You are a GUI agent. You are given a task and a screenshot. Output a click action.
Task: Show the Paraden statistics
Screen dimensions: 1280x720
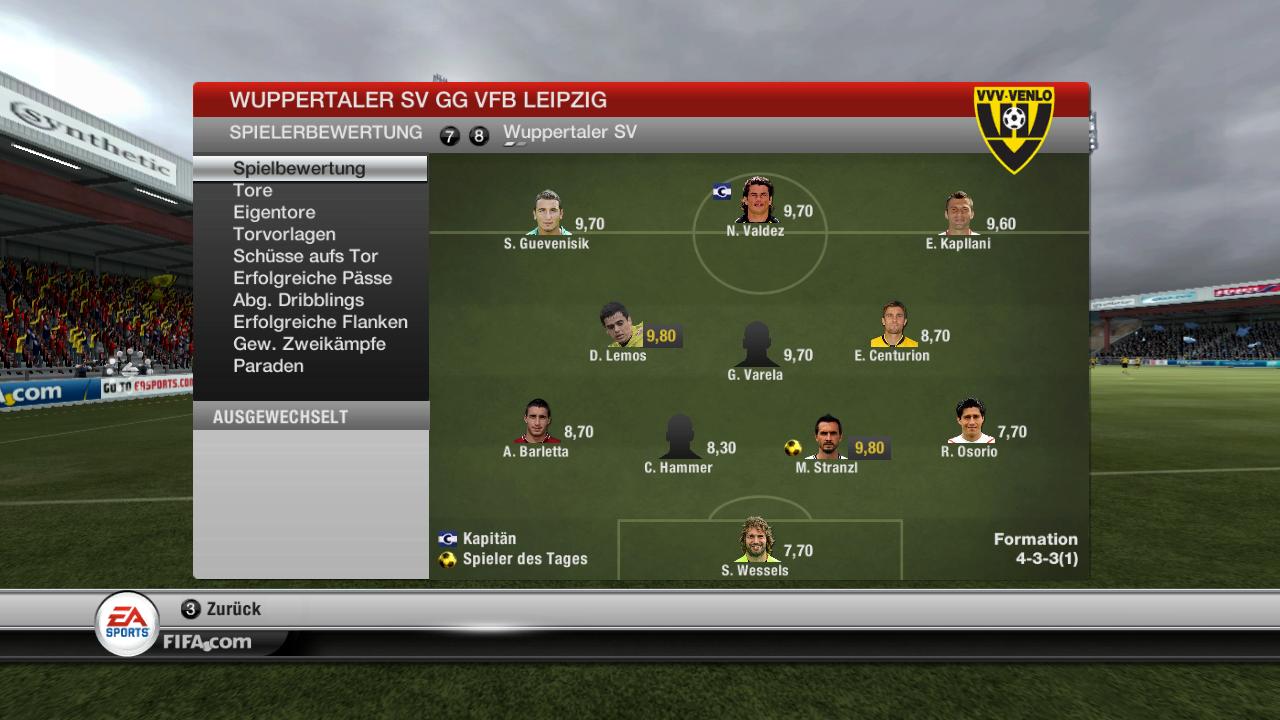tap(268, 366)
